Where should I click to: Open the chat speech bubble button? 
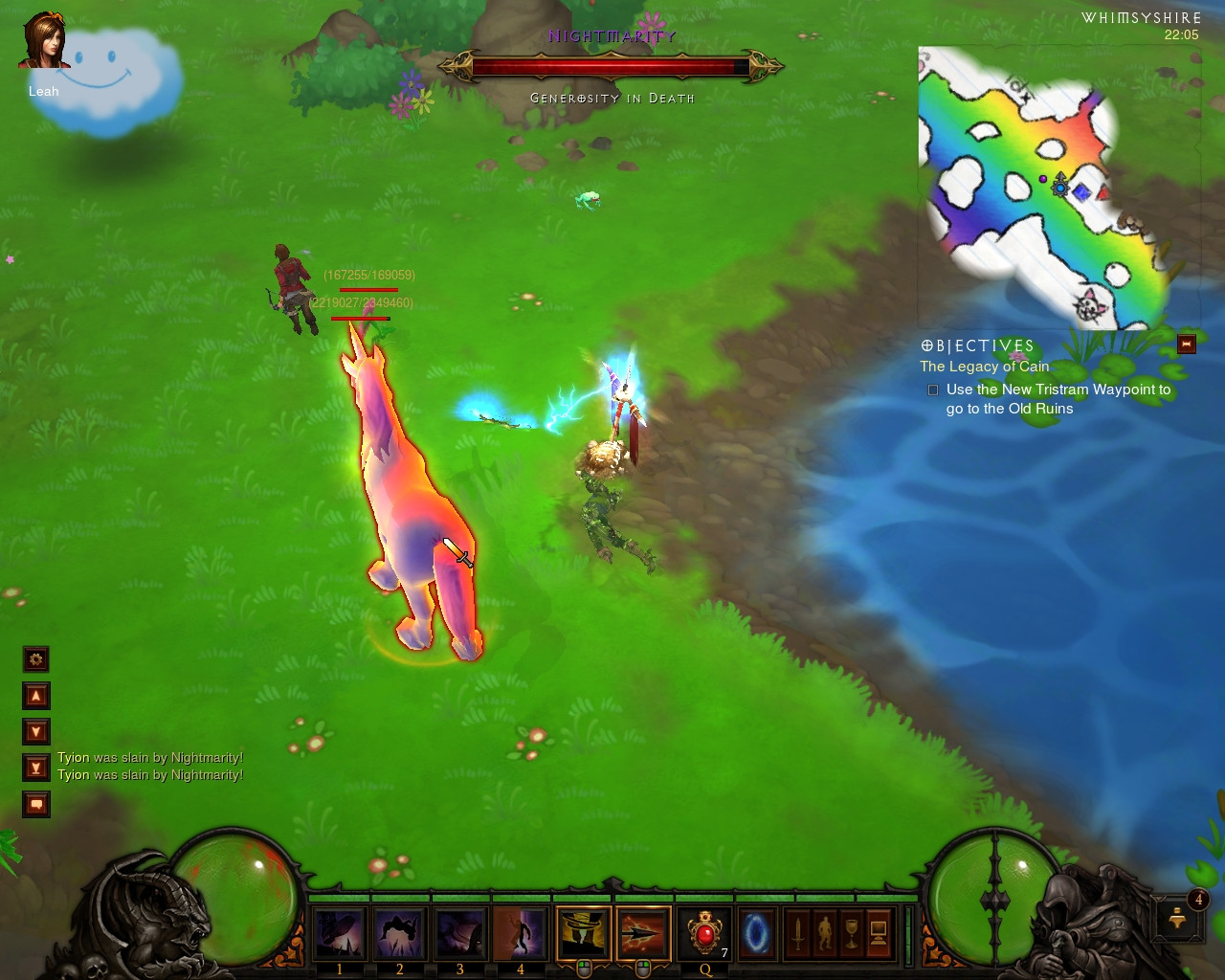tap(36, 804)
